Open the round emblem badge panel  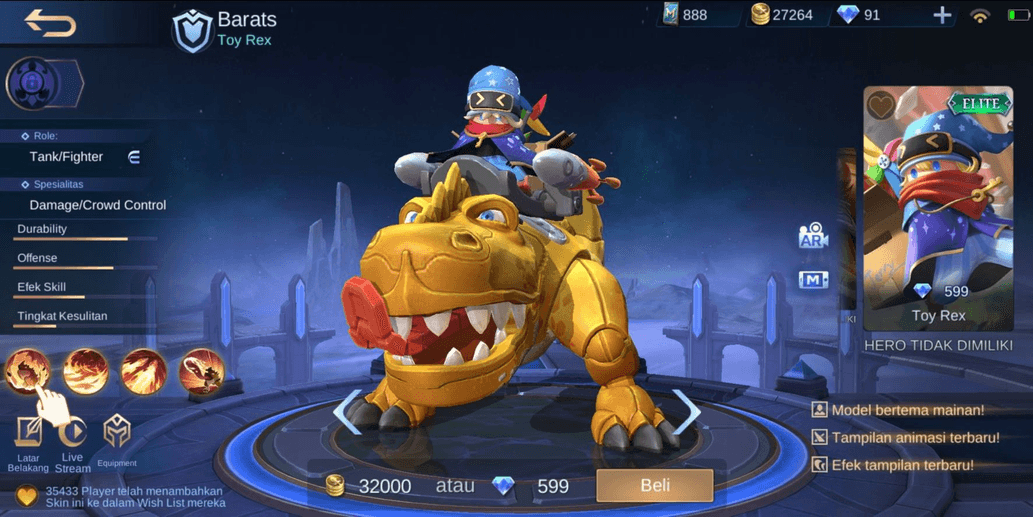[x=36, y=84]
